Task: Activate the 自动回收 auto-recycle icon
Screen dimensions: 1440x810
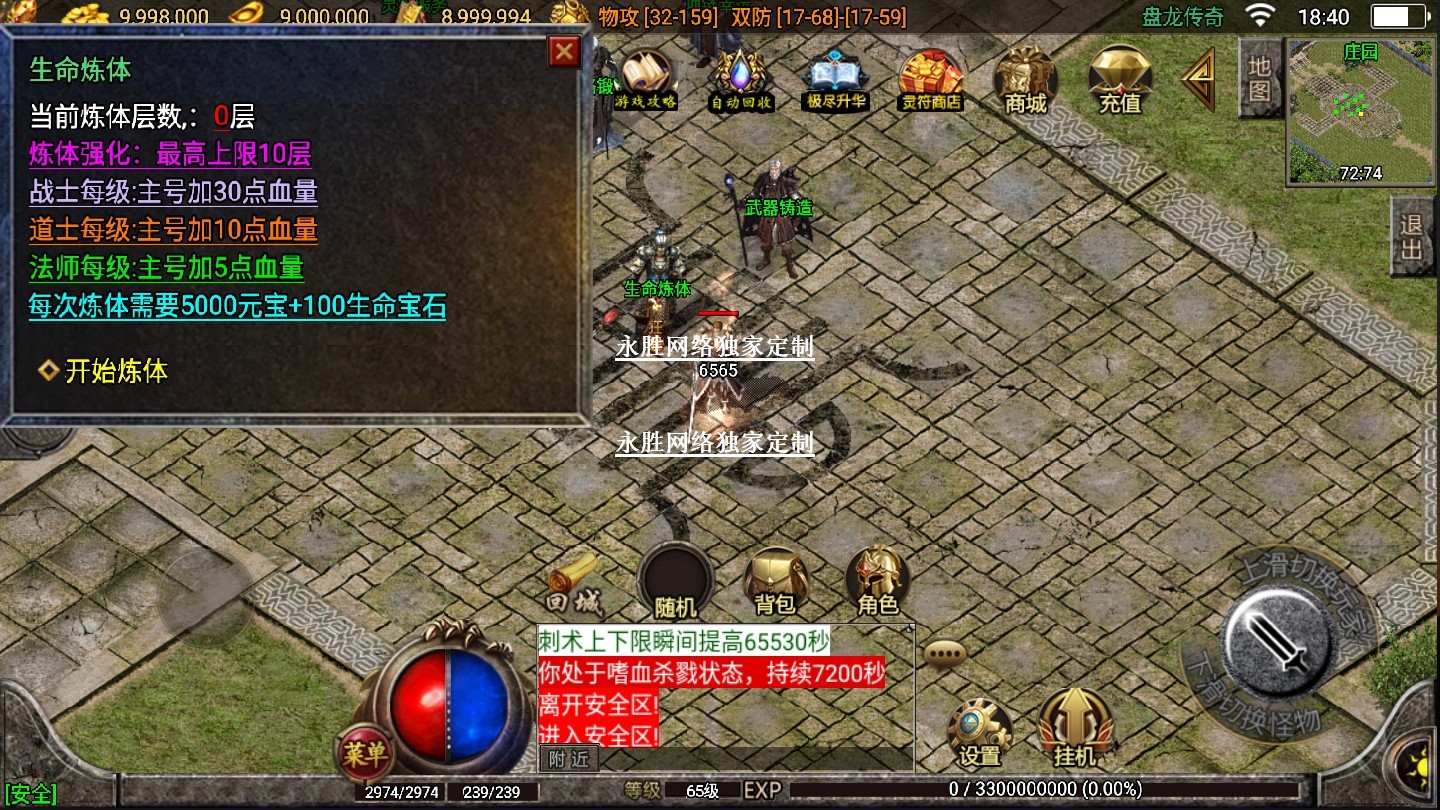Action: [x=740, y=78]
